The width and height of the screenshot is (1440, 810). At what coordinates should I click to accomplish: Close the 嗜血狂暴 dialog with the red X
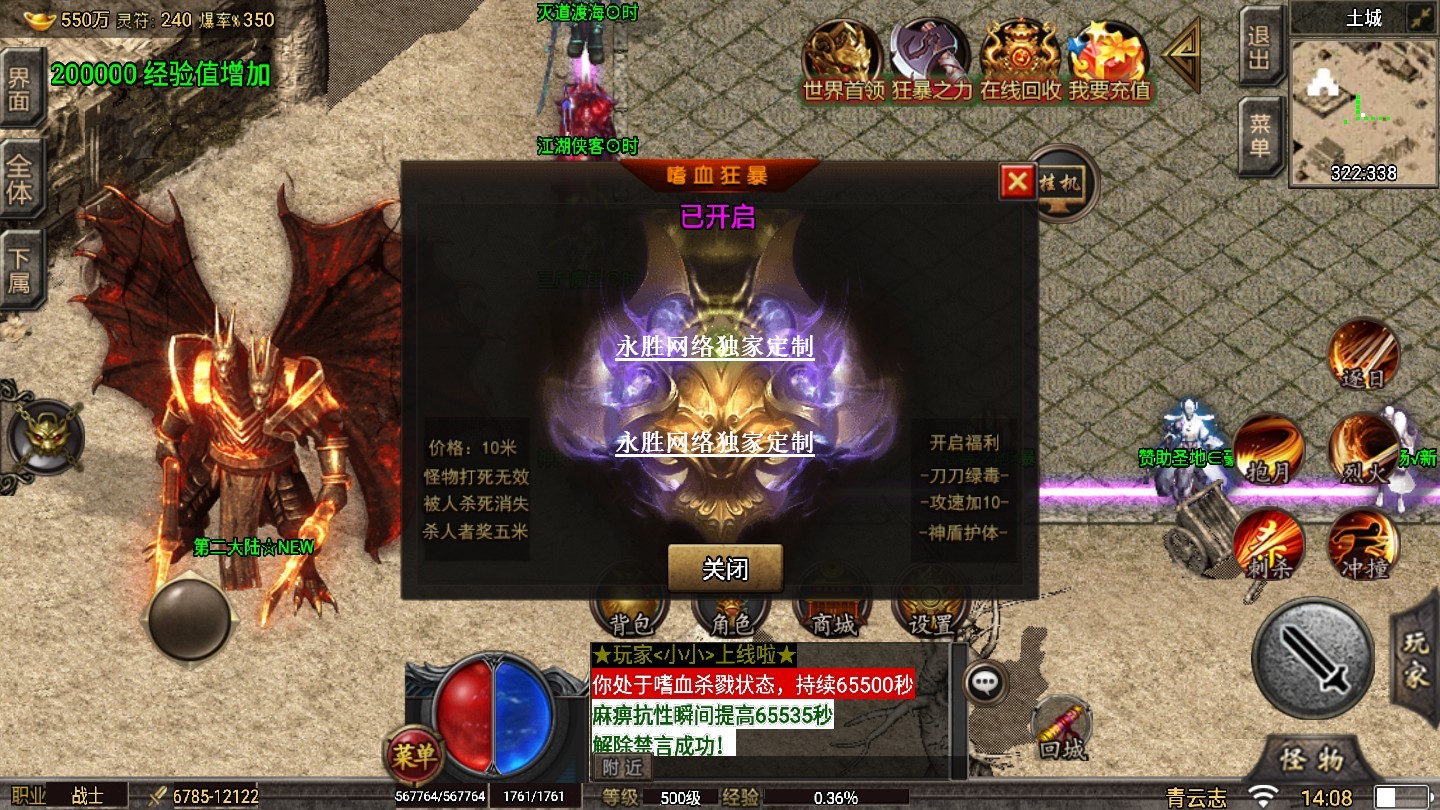1017,181
